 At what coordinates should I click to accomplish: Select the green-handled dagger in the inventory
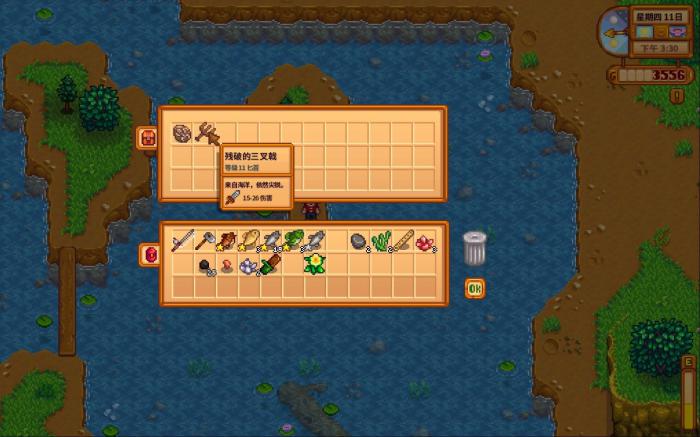(x=271, y=265)
